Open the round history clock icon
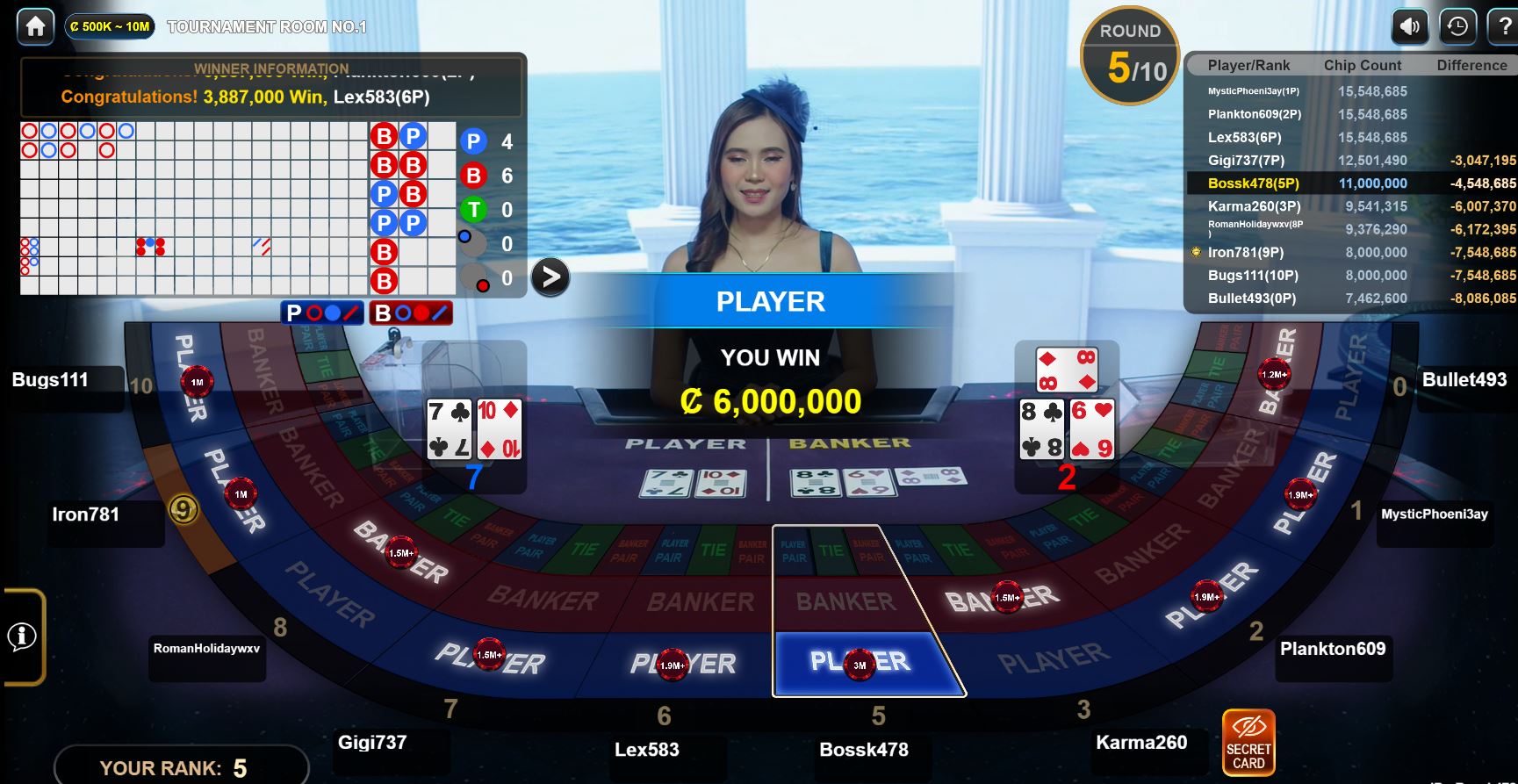Image resolution: width=1518 pixels, height=784 pixels. [x=1457, y=26]
